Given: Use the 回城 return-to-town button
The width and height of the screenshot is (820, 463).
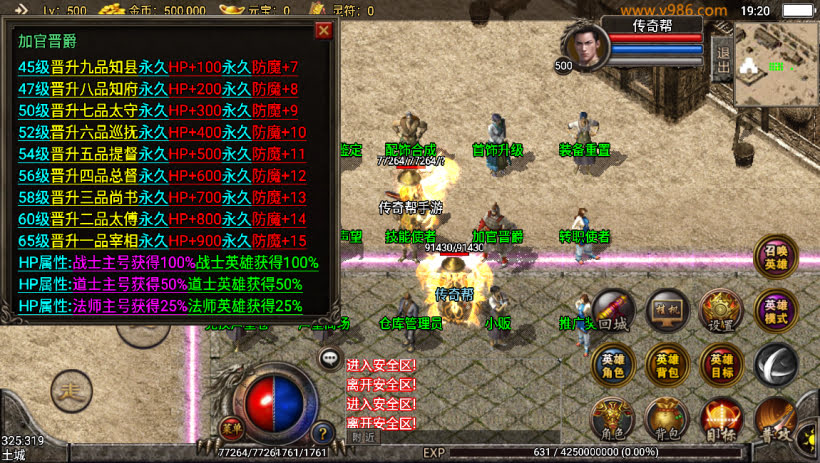Looking at the screenshot, I should coord(615,311).
